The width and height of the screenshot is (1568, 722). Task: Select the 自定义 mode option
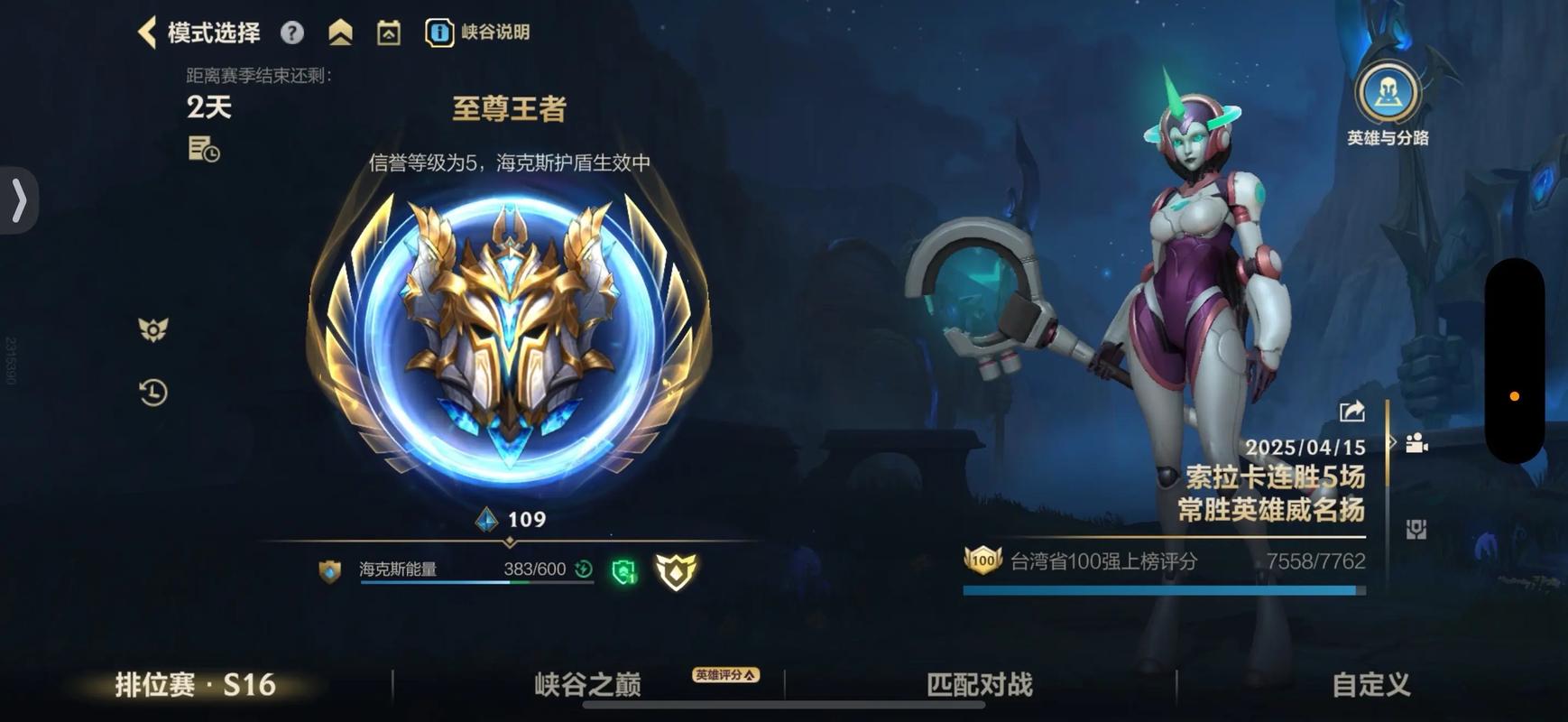point(1369,684)
